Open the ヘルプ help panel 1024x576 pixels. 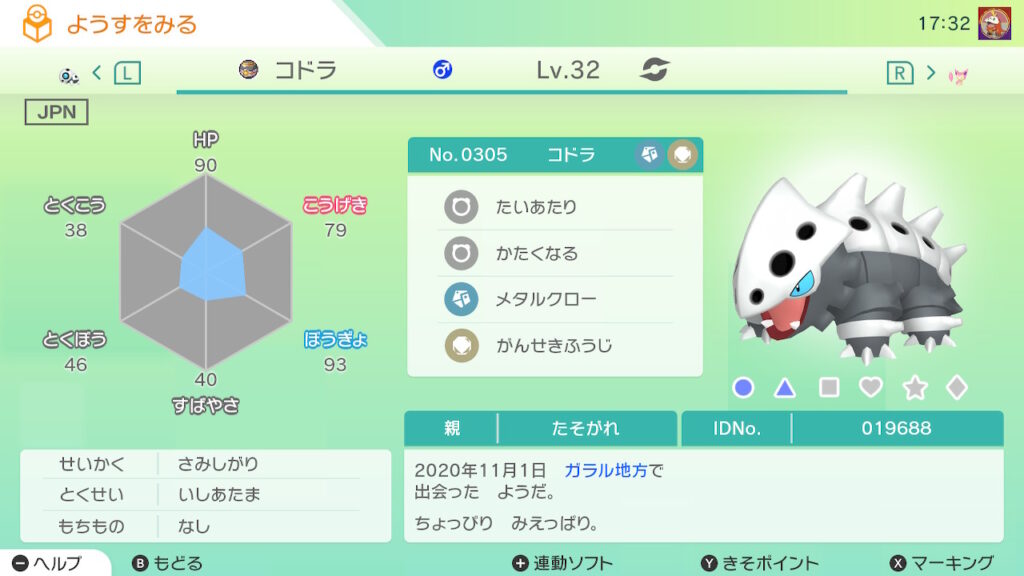pyautogui.click(x=48, y=563)
